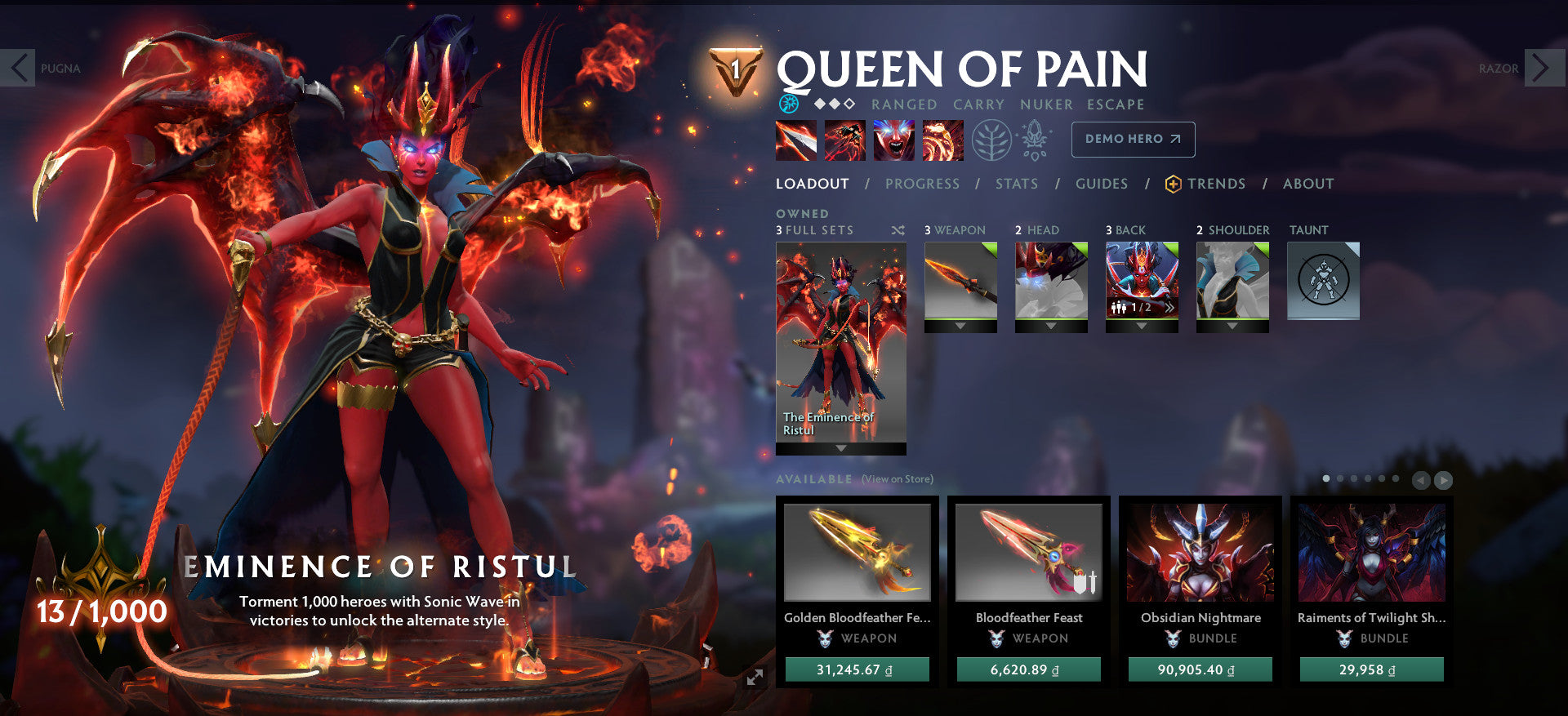
Task: Switch to the PROGRESS tab
Action: (921, 184)
